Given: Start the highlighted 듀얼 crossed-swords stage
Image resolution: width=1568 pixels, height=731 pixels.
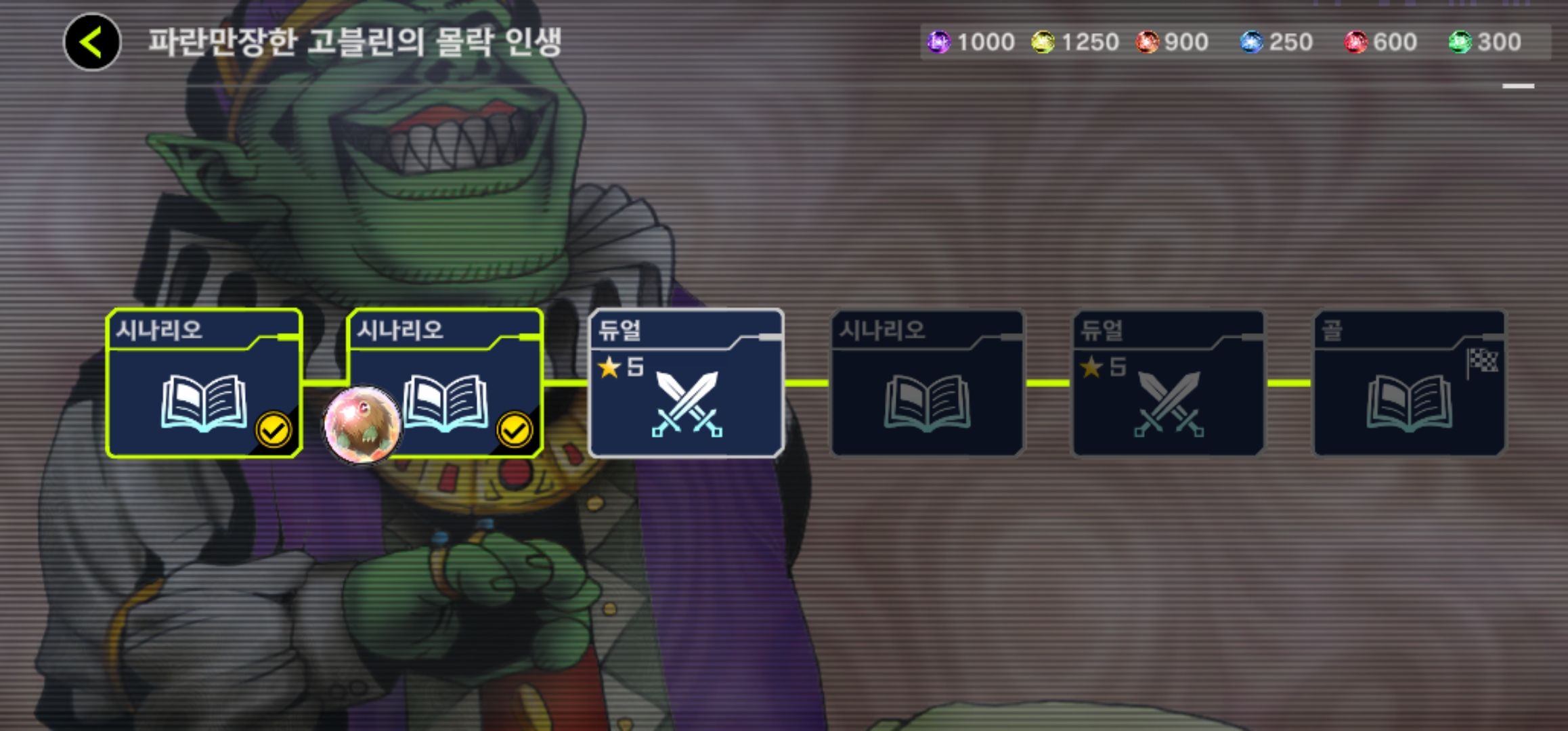Looking at the screenshot, I should pos(687,383).
